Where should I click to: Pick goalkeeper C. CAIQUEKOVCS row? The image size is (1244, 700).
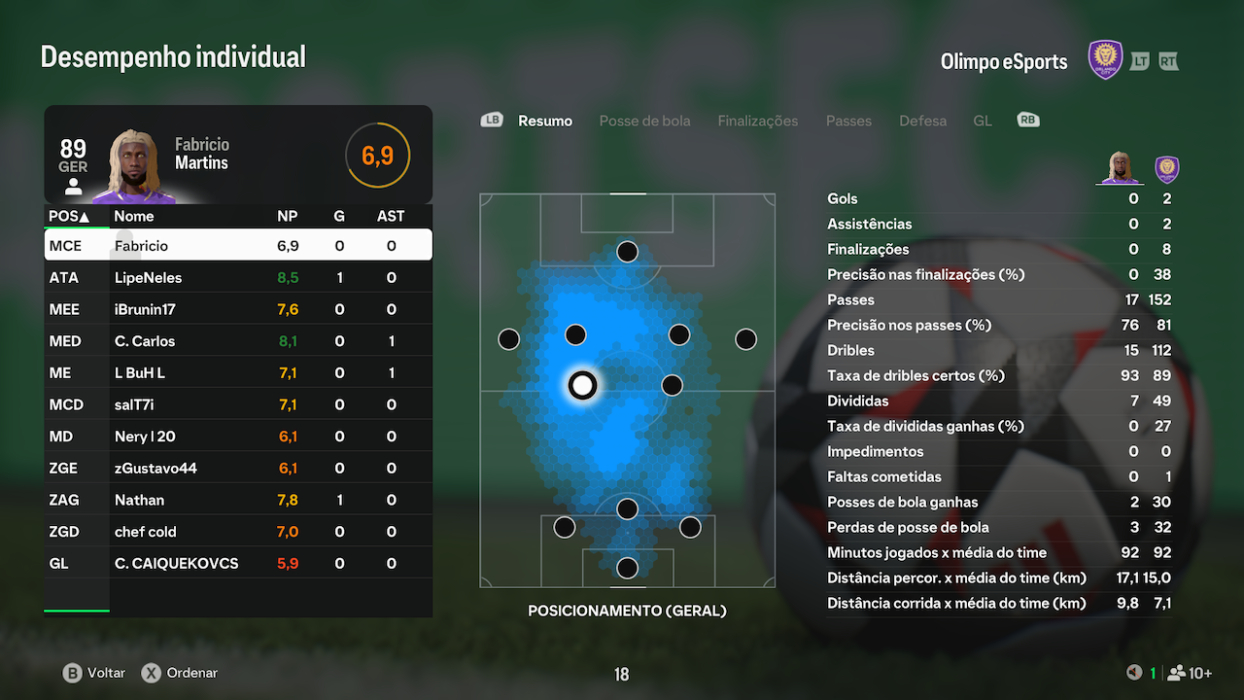pos(238,564)
